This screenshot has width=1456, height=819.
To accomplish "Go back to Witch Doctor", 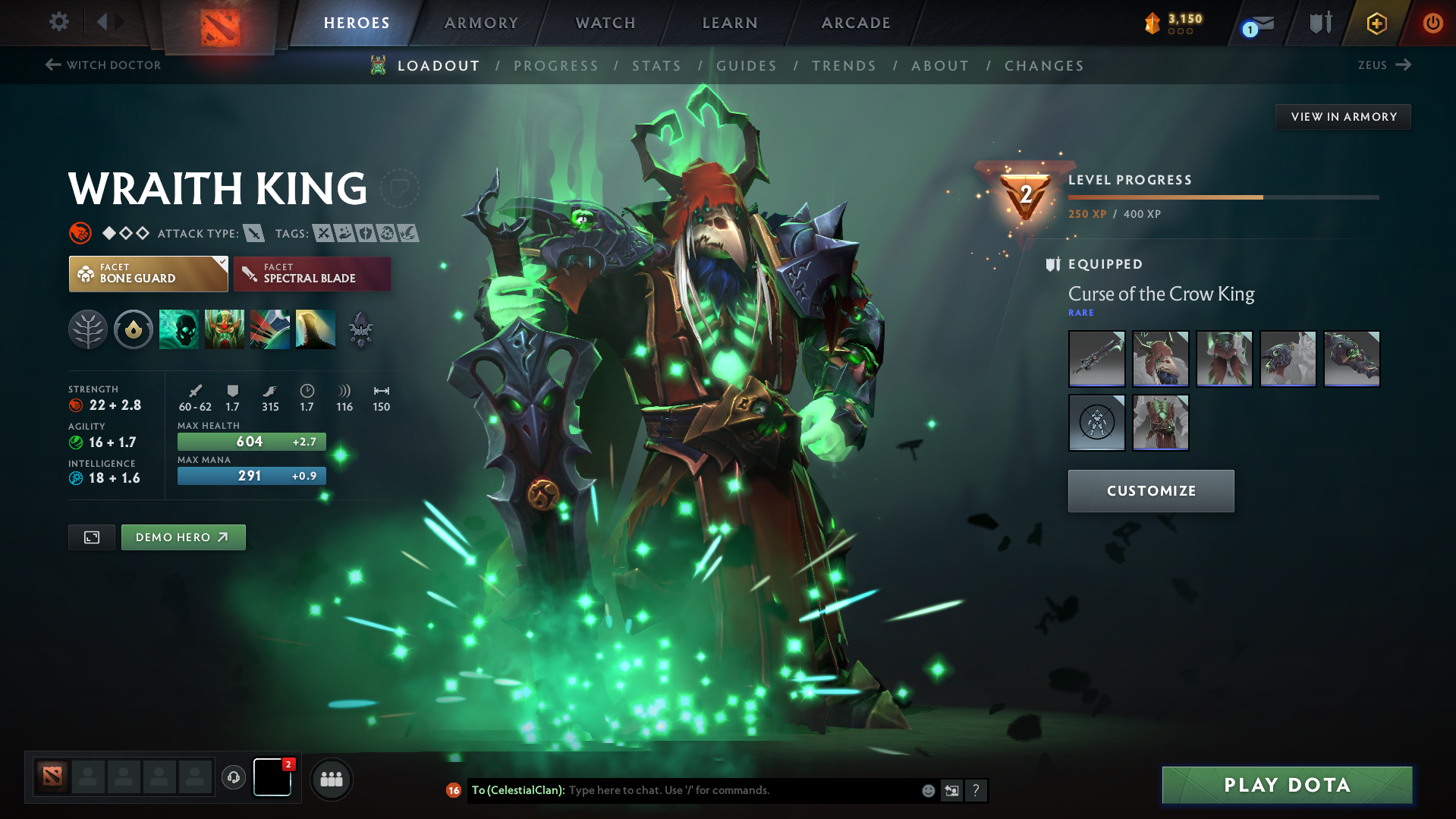I will (102, 65).
